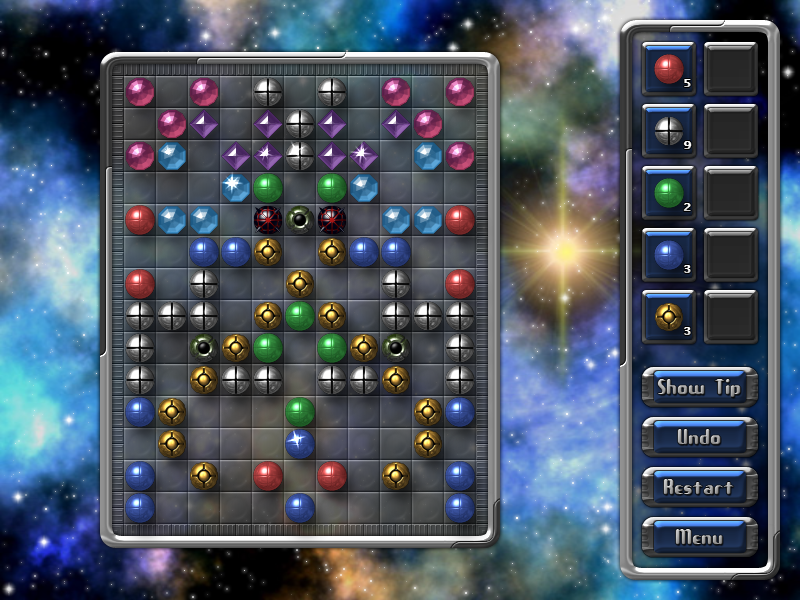This screenshot has height=600, width=800.
Task: Select the sparkling purple diamond tile
Action: coord(362,156)
